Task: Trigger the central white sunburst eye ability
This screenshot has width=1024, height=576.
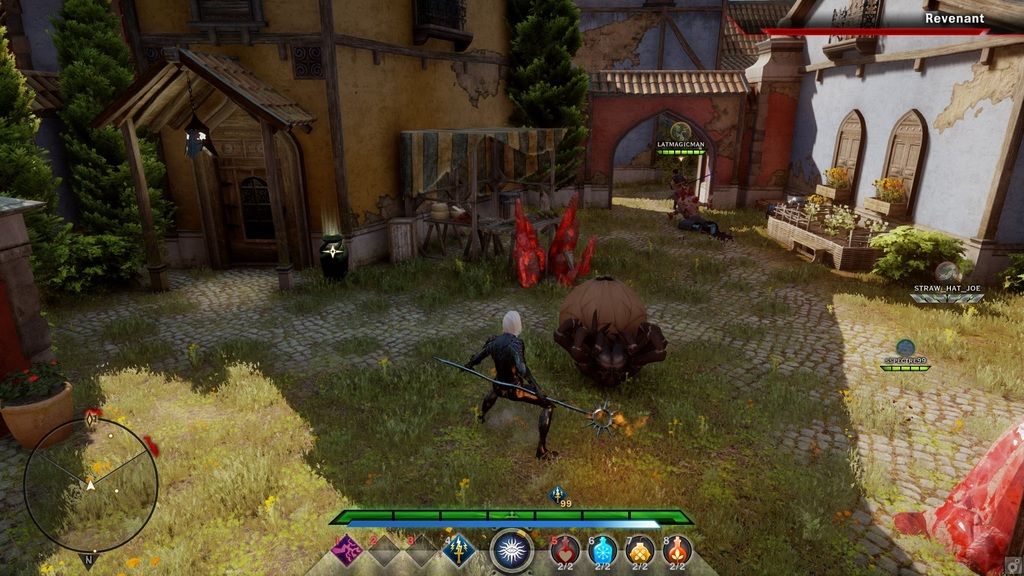Action: (512, 550)
